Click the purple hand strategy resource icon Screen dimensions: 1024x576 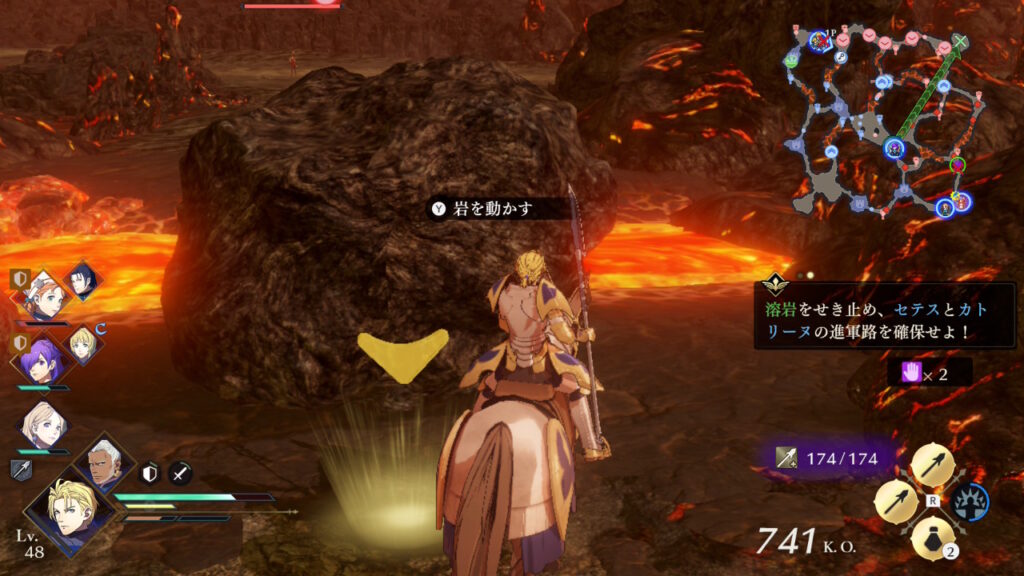click(x=910, y=372)
